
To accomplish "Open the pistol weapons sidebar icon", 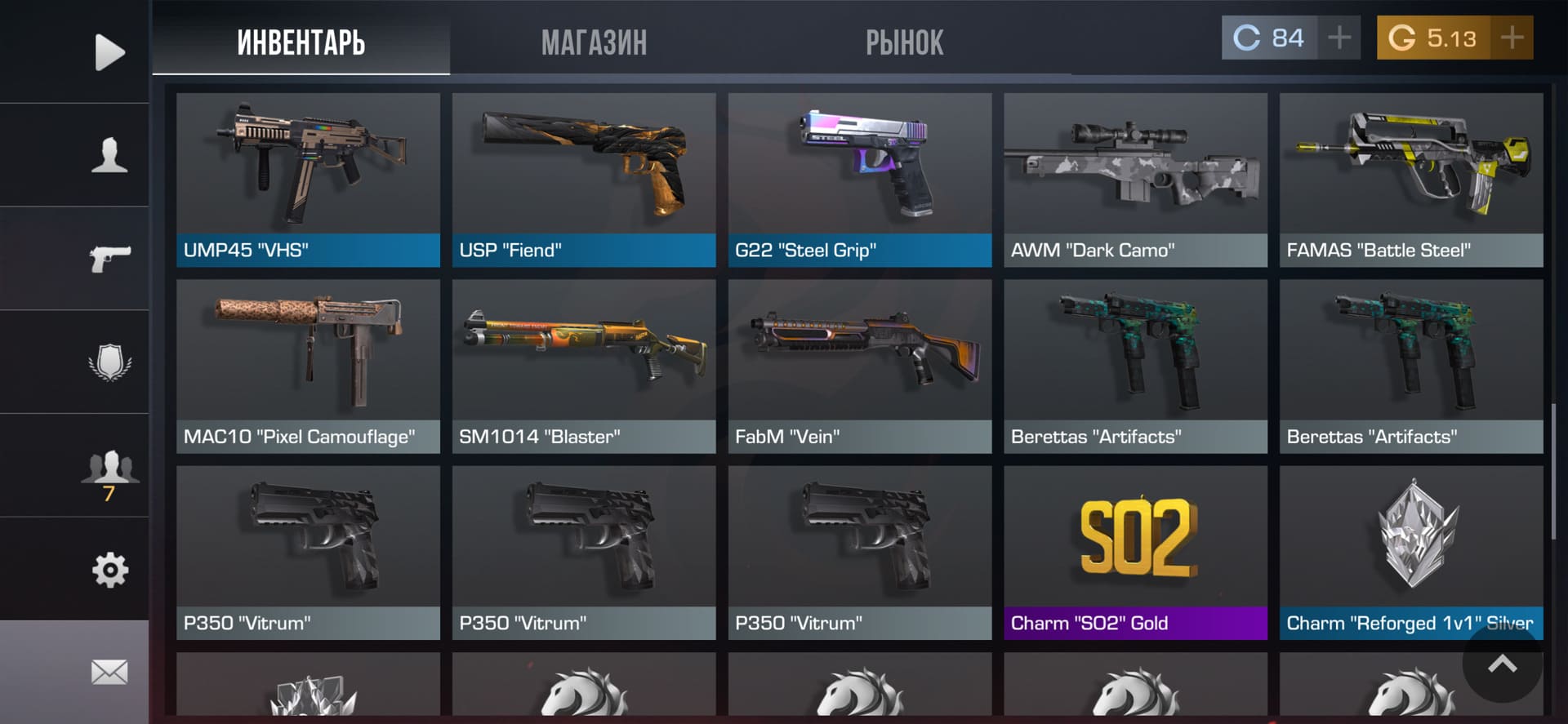I will pos(109,259).
